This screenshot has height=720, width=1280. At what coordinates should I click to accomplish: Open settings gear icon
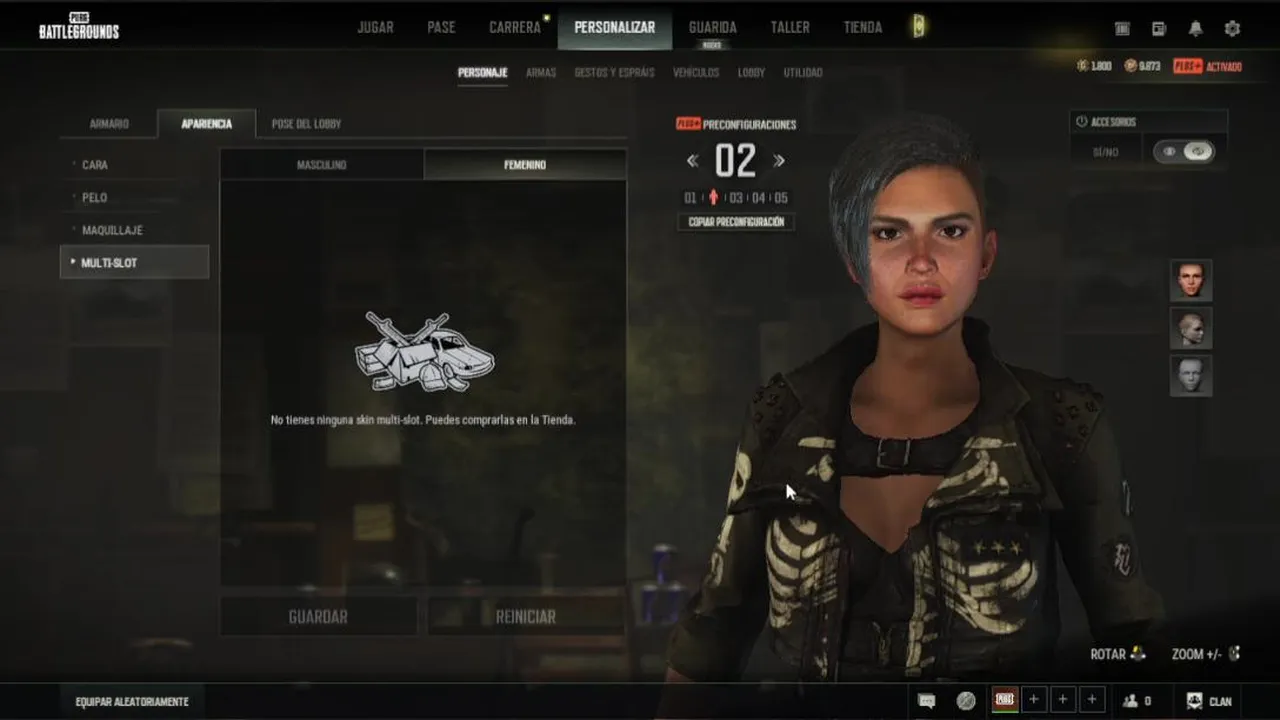[x=1232, y=29]
